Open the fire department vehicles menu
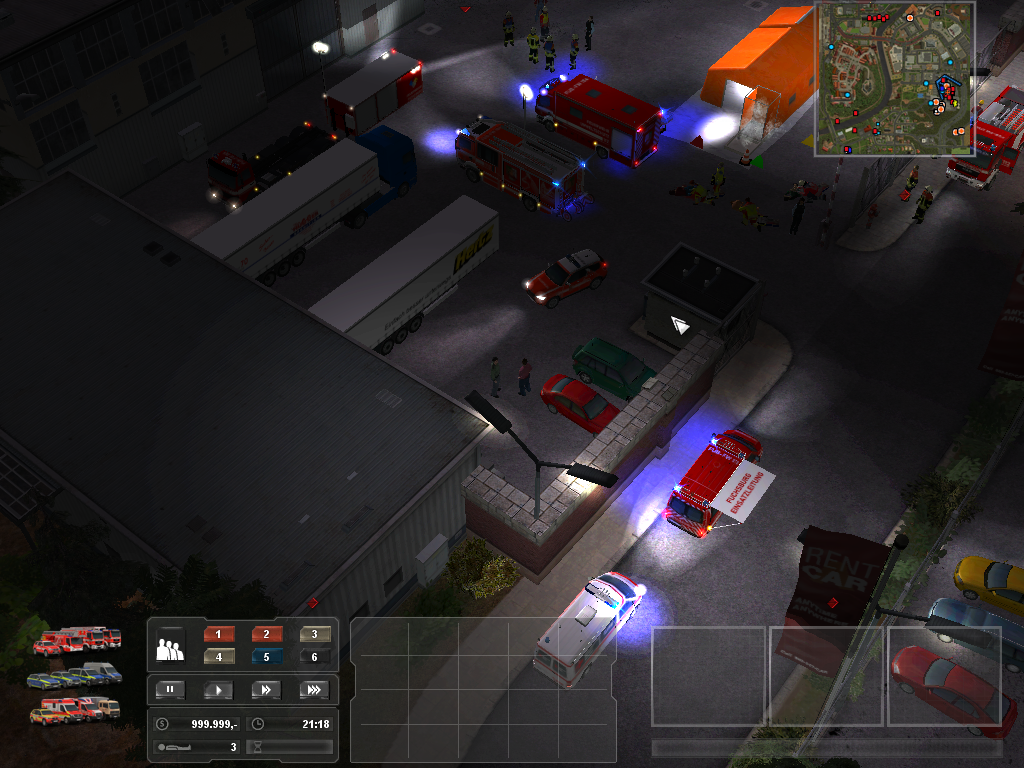The height and width of the screenshot is (768, 1024). (x=77, y=640)
